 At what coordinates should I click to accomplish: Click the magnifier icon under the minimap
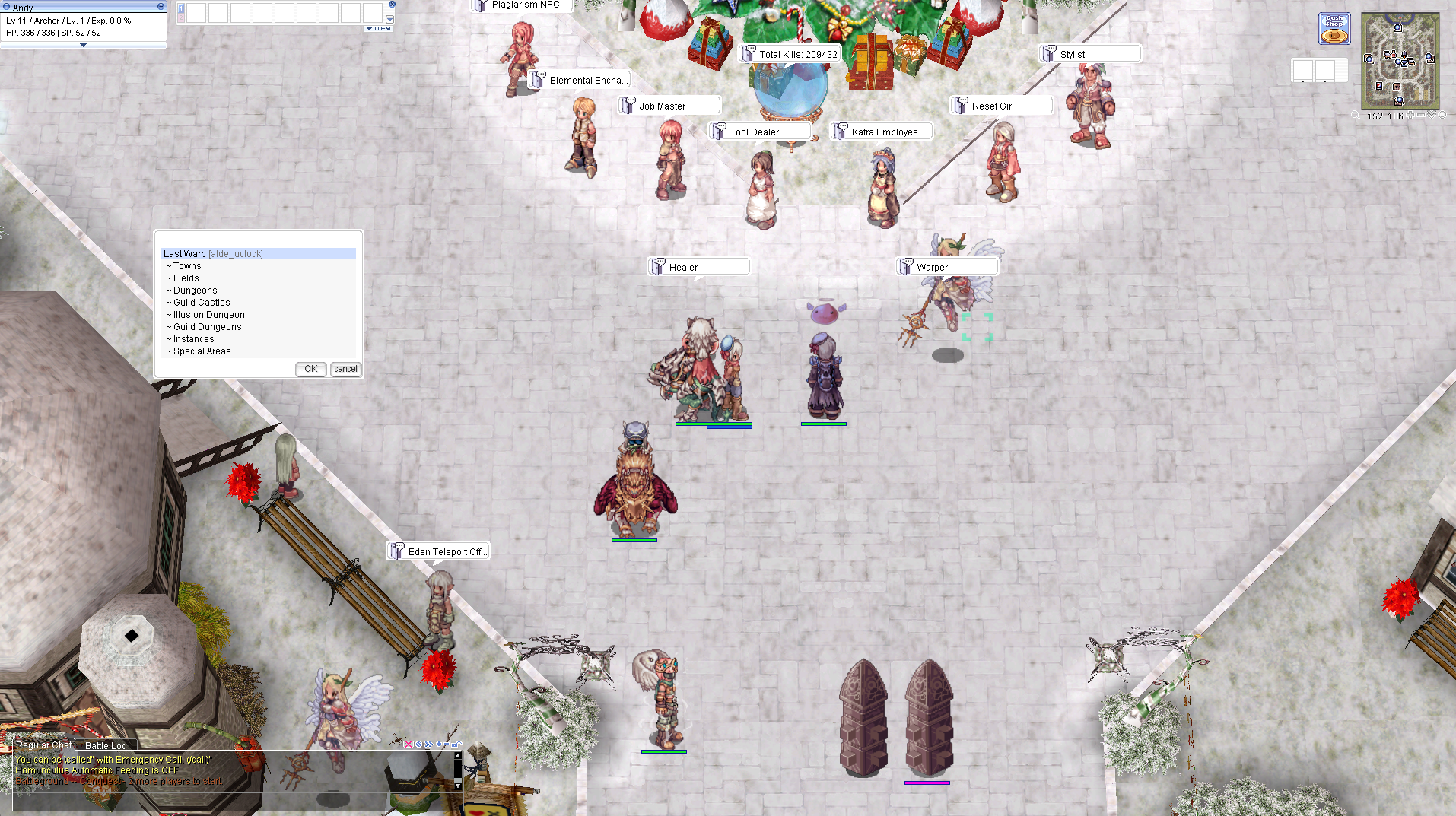(x=1356, y=115)
